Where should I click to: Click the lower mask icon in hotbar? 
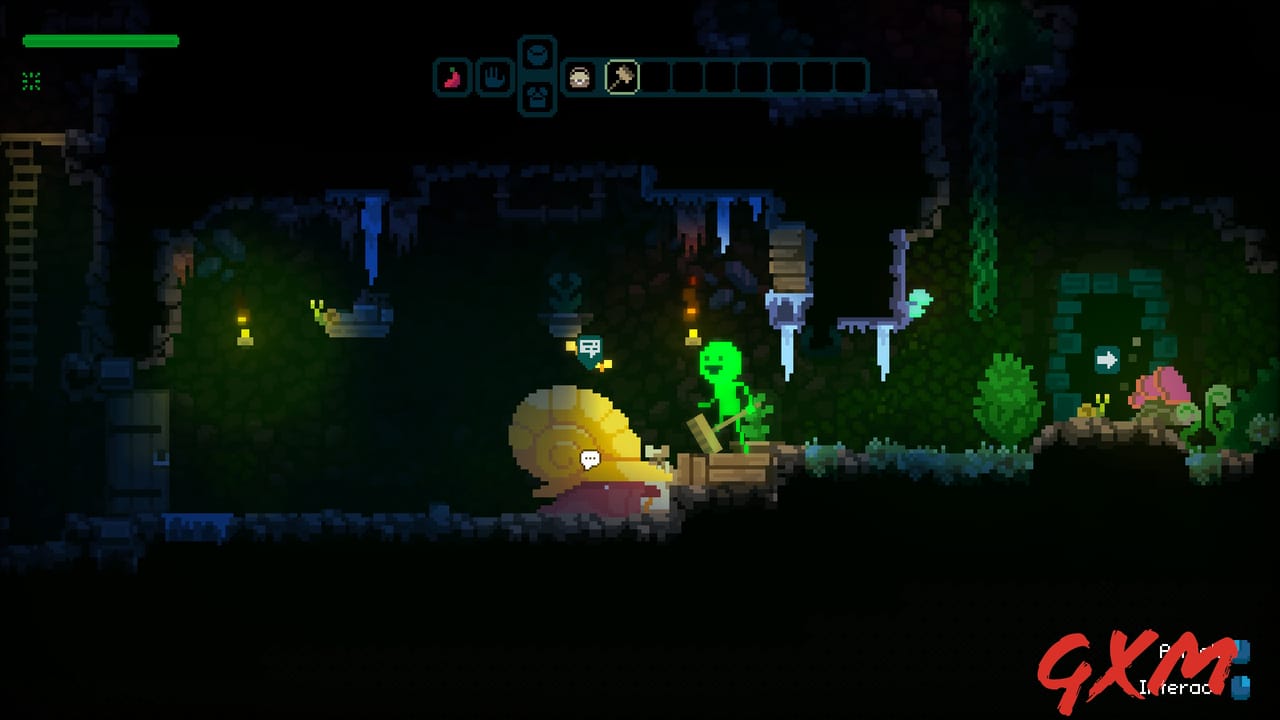click(x=537, y=97)
